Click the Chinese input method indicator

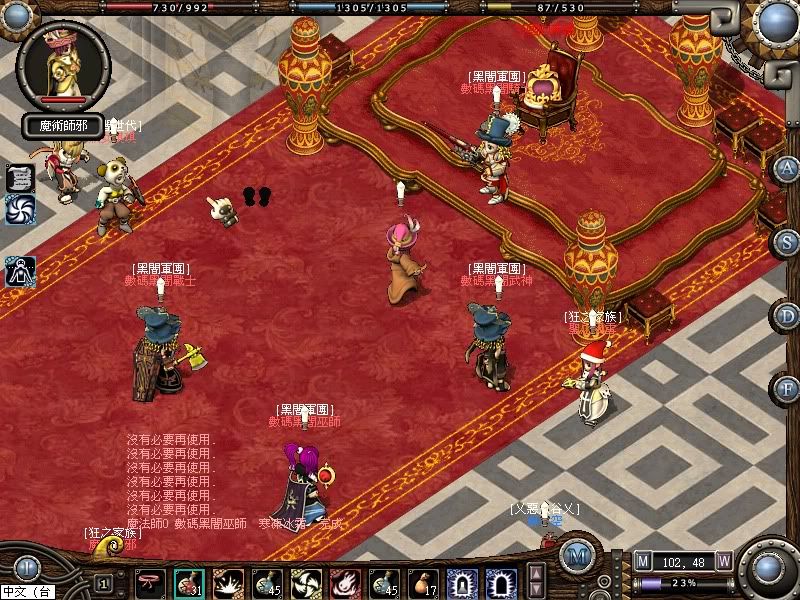27,593
